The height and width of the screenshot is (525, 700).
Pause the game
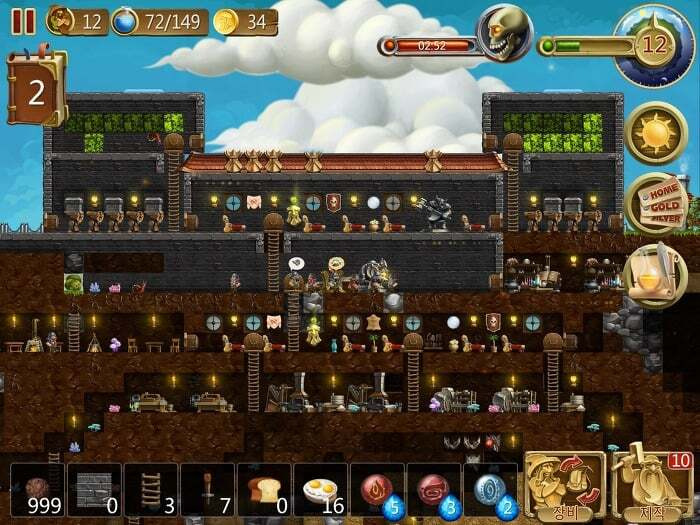point(23,21)
